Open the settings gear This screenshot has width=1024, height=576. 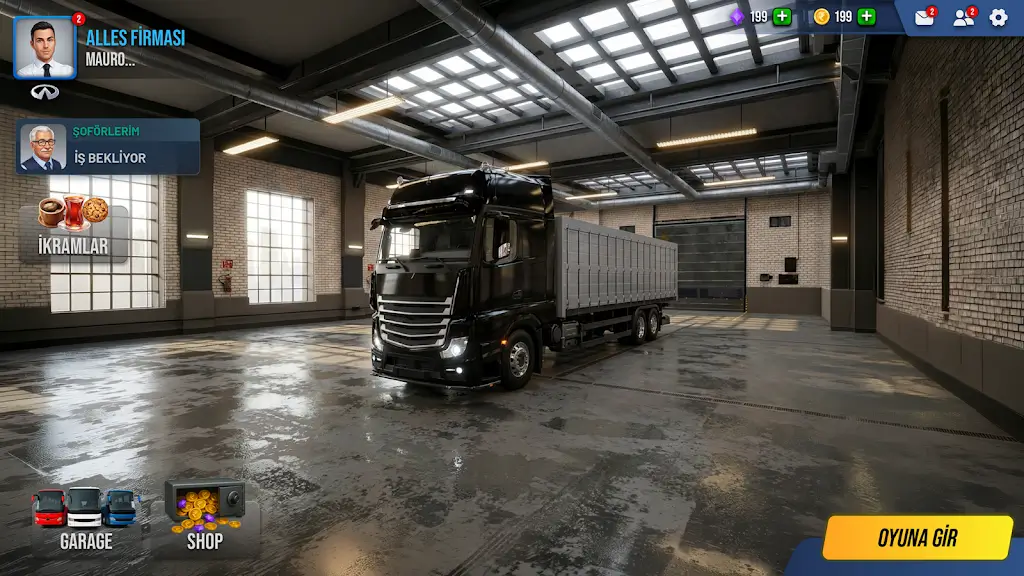[998, 17]
